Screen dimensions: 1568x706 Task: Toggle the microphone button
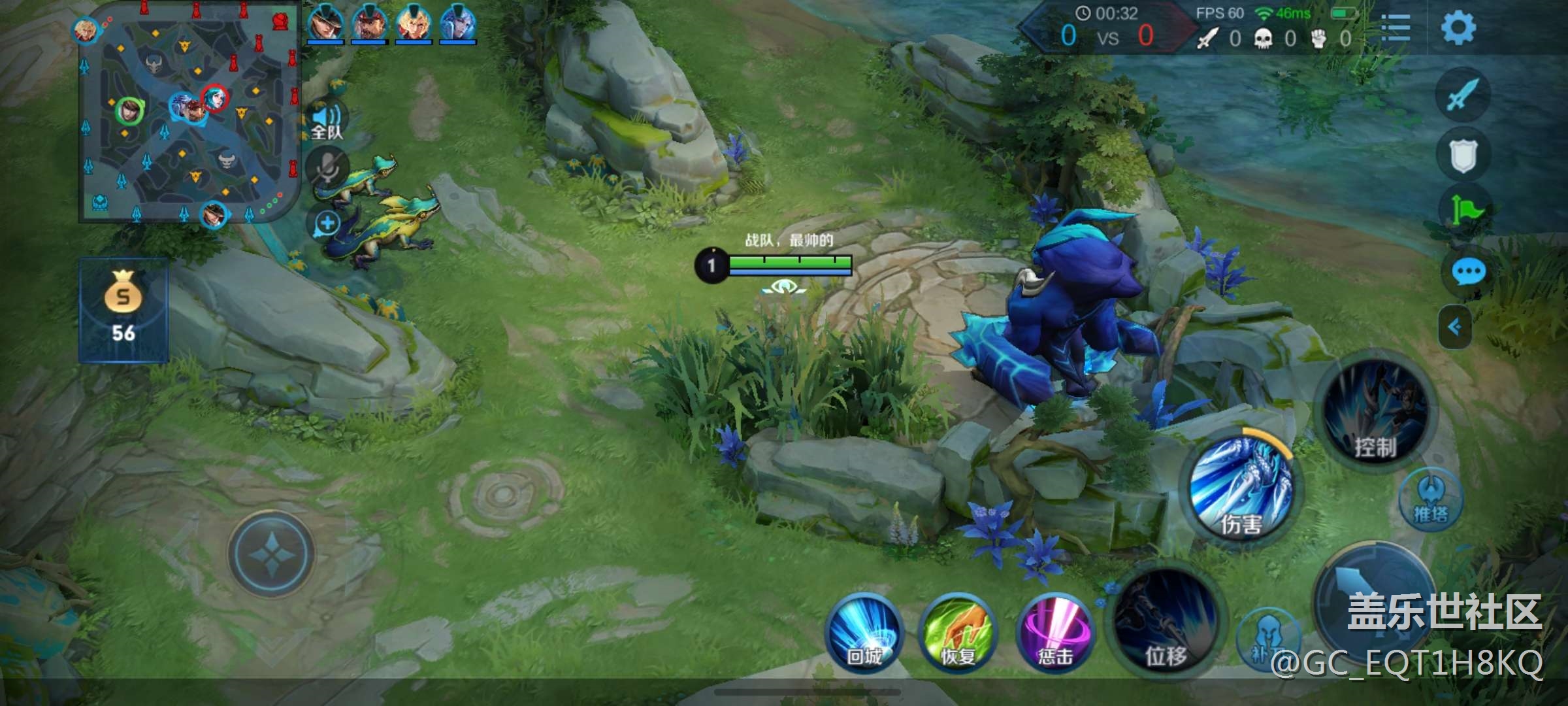point(327,169)
